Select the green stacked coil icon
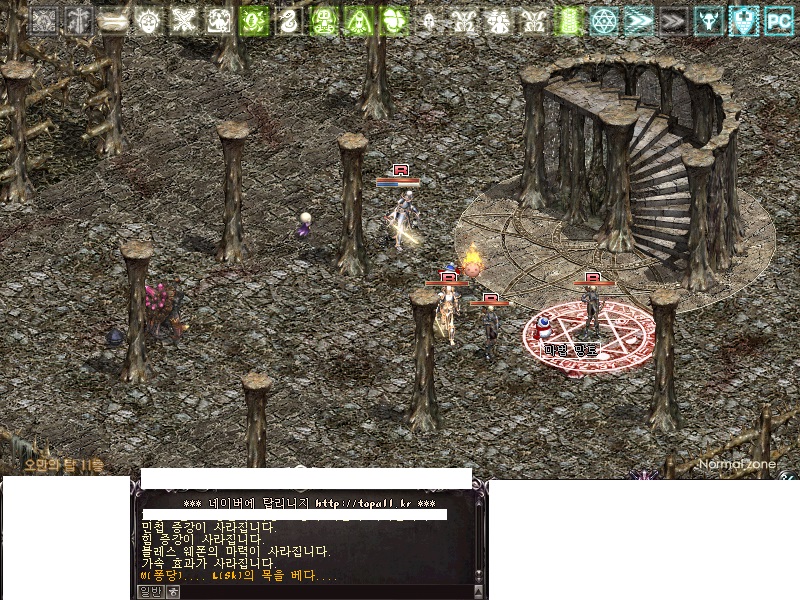Image resolution: width=800 pixels, height=600 pixels. coord(568,19)
